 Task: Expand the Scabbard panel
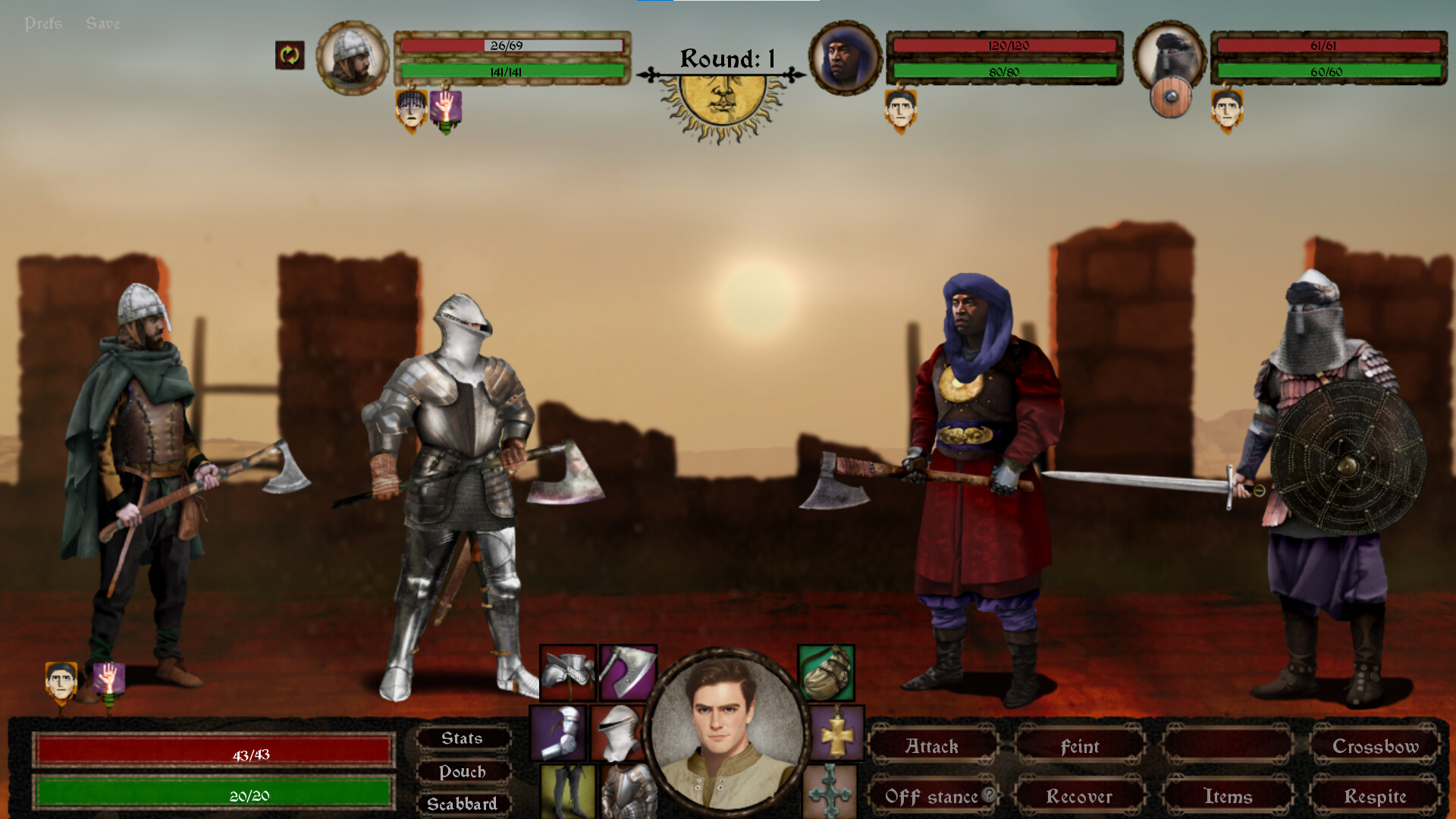[x=464, y=803]
